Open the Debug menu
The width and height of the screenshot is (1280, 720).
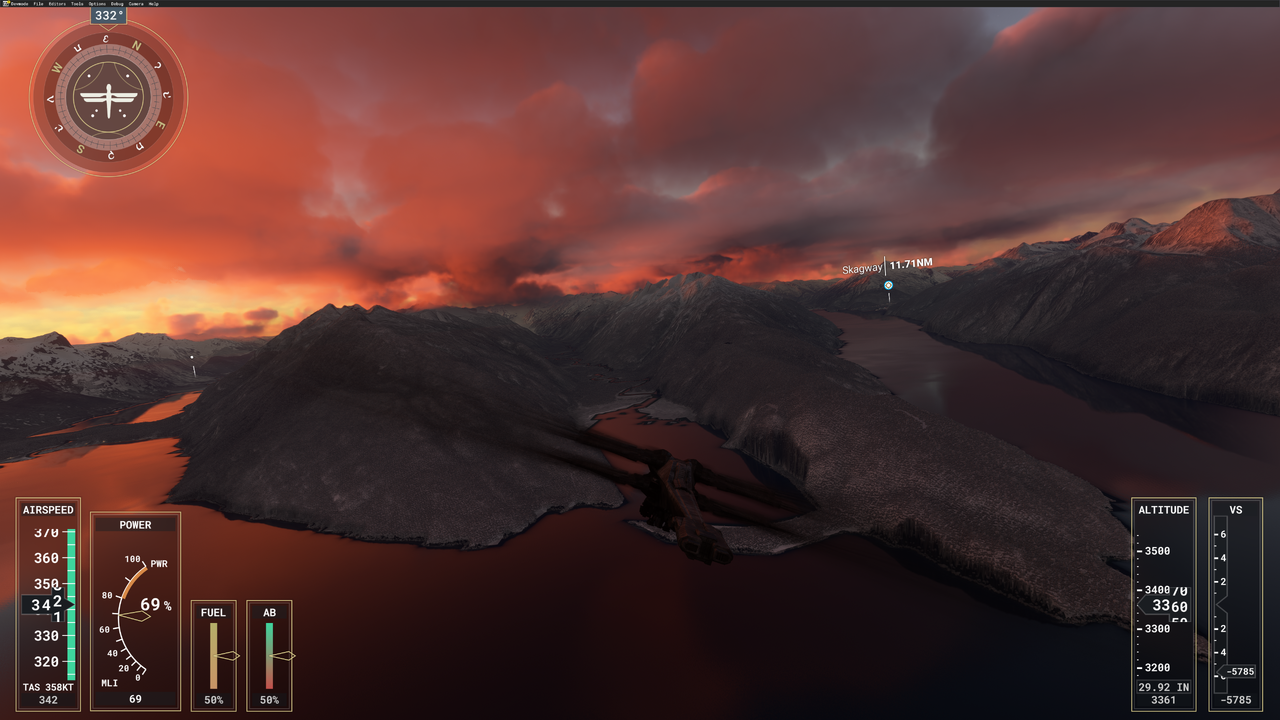click(117, 4)
